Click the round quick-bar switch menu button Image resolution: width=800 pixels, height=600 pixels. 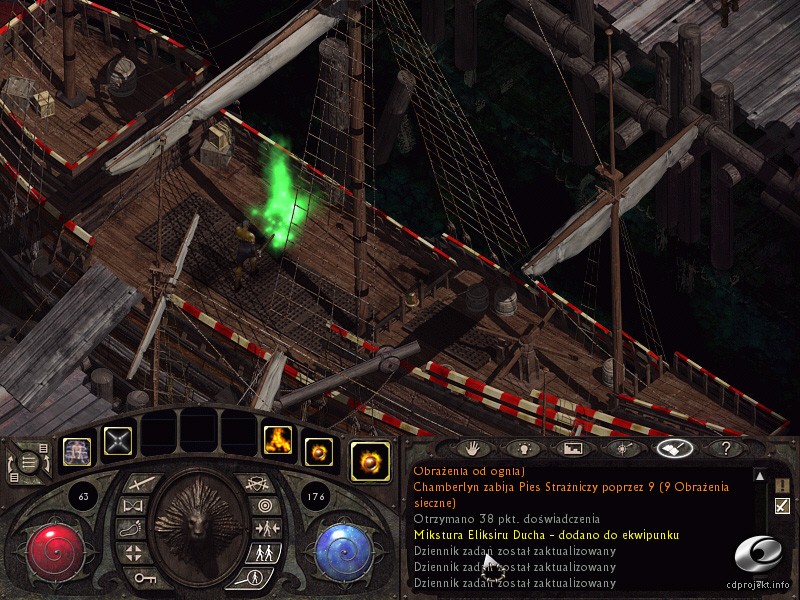pos(28,462)
